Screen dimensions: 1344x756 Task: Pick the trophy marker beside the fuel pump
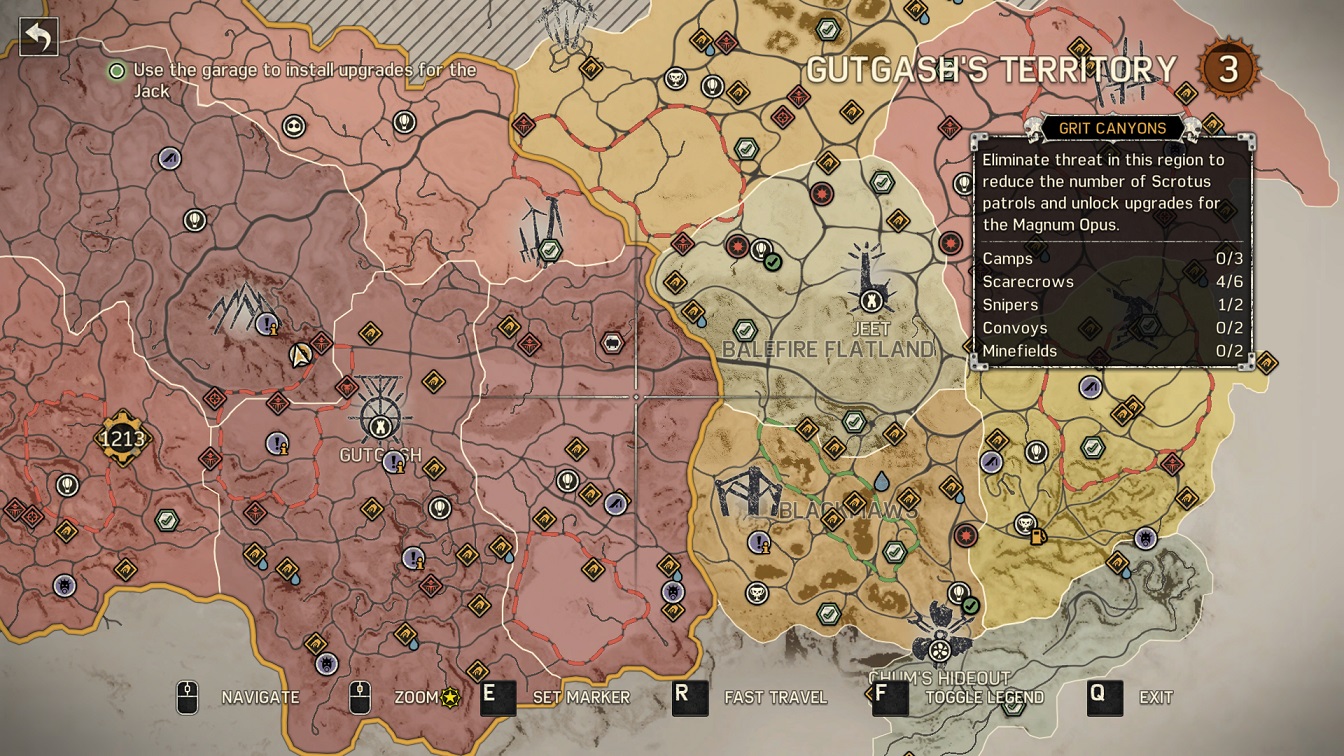pos(1025,523)
